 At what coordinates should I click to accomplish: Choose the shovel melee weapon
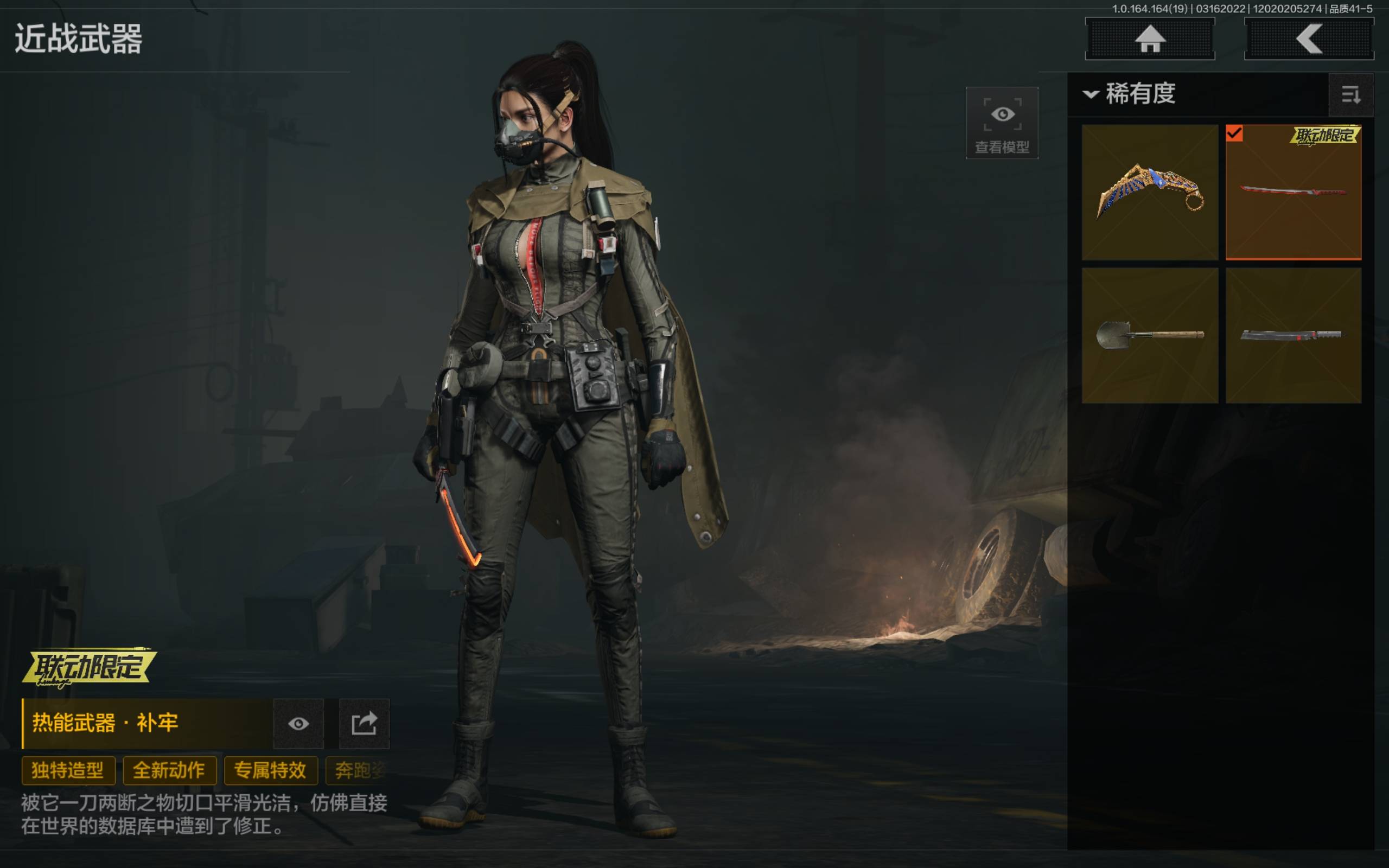coord(1150,335)
